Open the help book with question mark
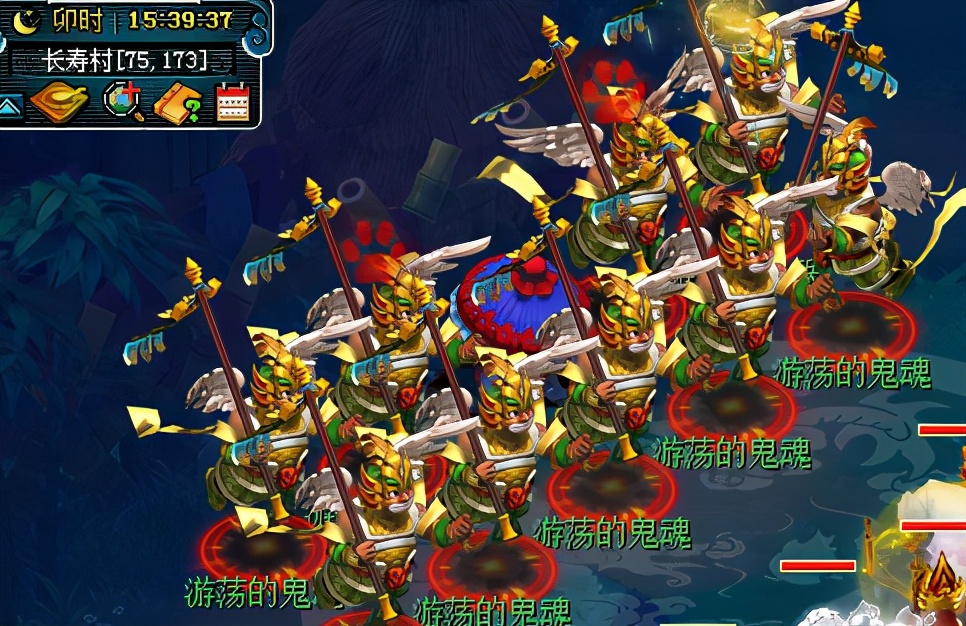The width and height of the screenshot is (966, 626). tap(179, 103)
